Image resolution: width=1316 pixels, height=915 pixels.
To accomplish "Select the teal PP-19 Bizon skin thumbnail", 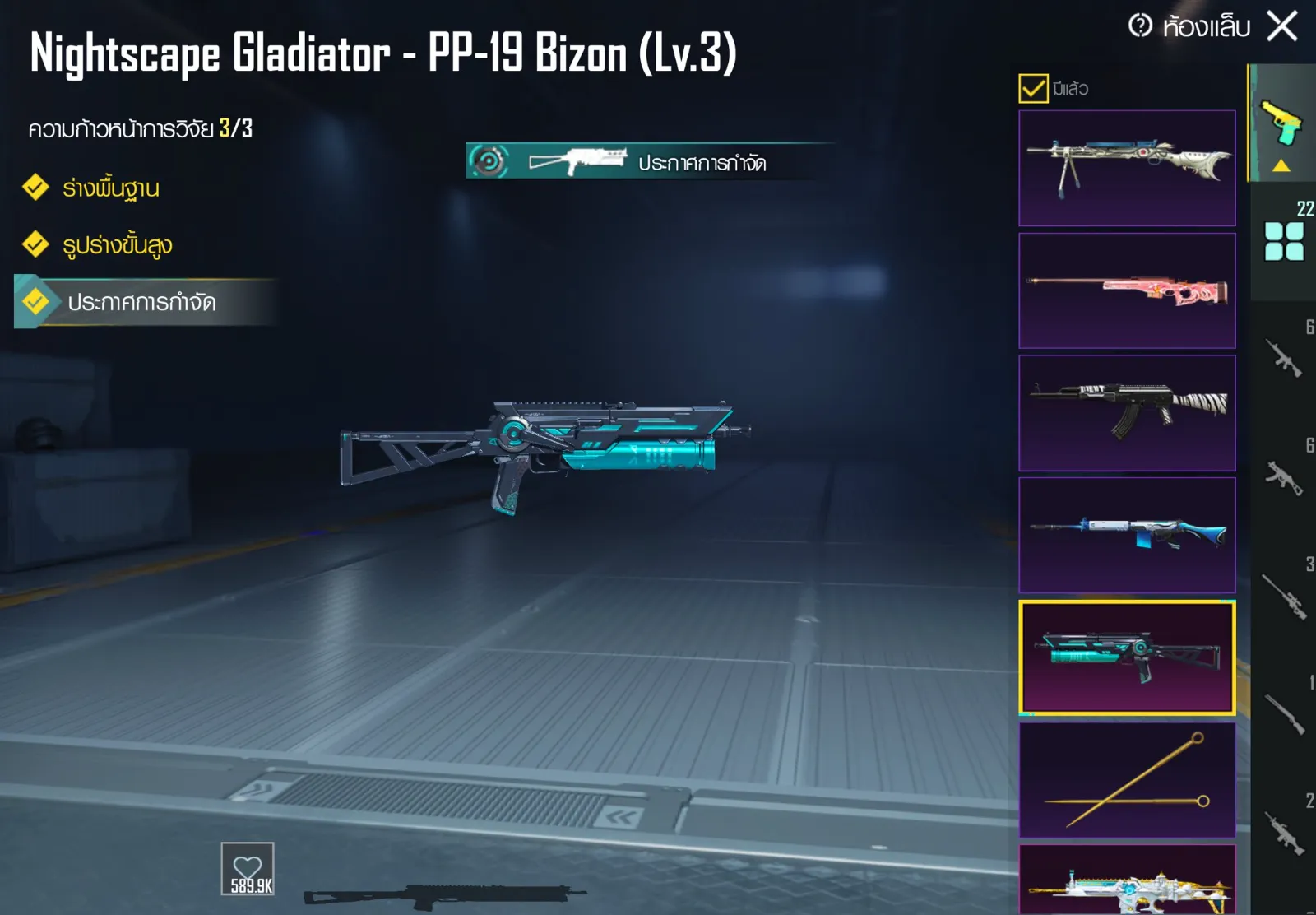I will pyautogui.click(x=1127, y=657).
